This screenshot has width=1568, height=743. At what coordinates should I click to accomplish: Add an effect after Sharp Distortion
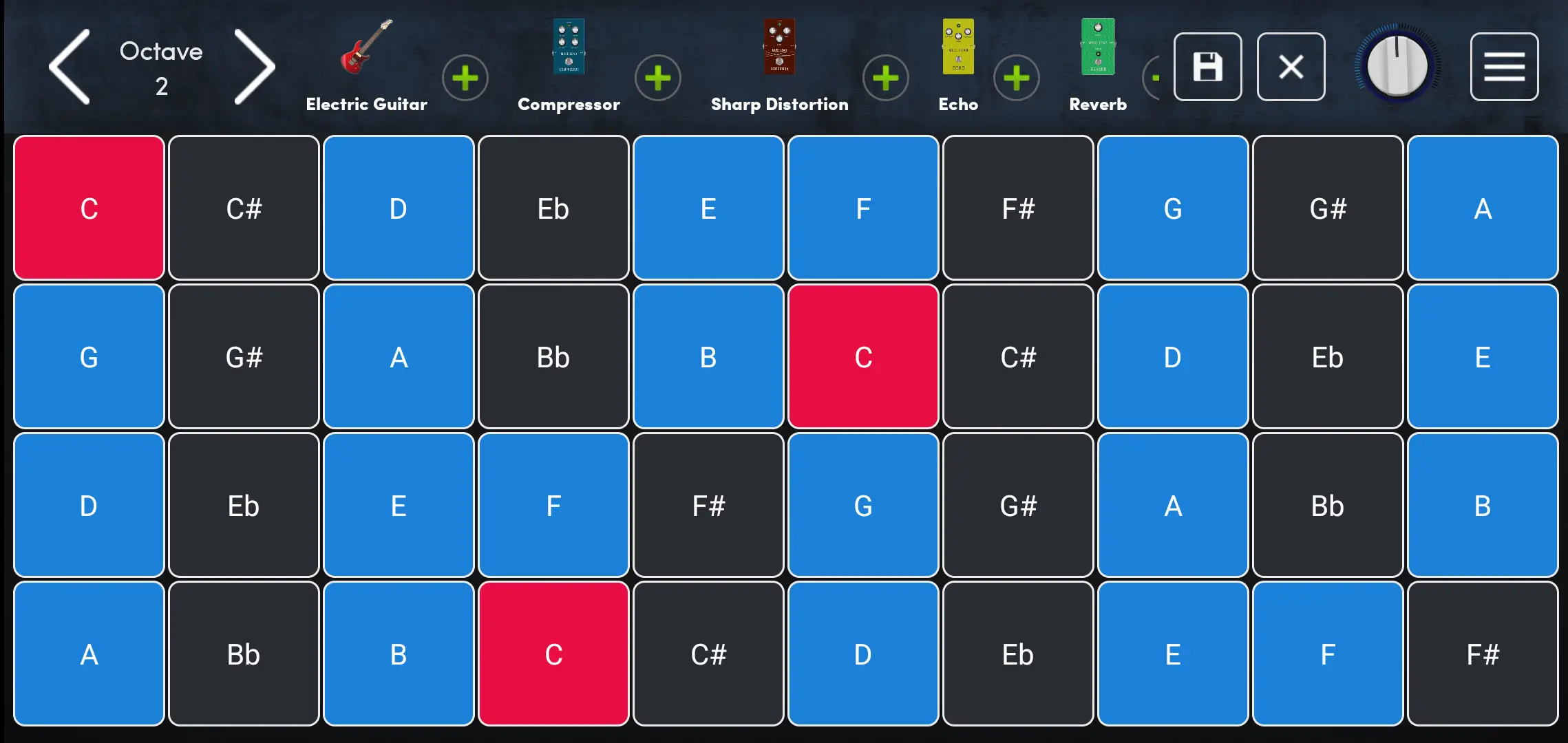pyautogui.click(x=886, y=78)
